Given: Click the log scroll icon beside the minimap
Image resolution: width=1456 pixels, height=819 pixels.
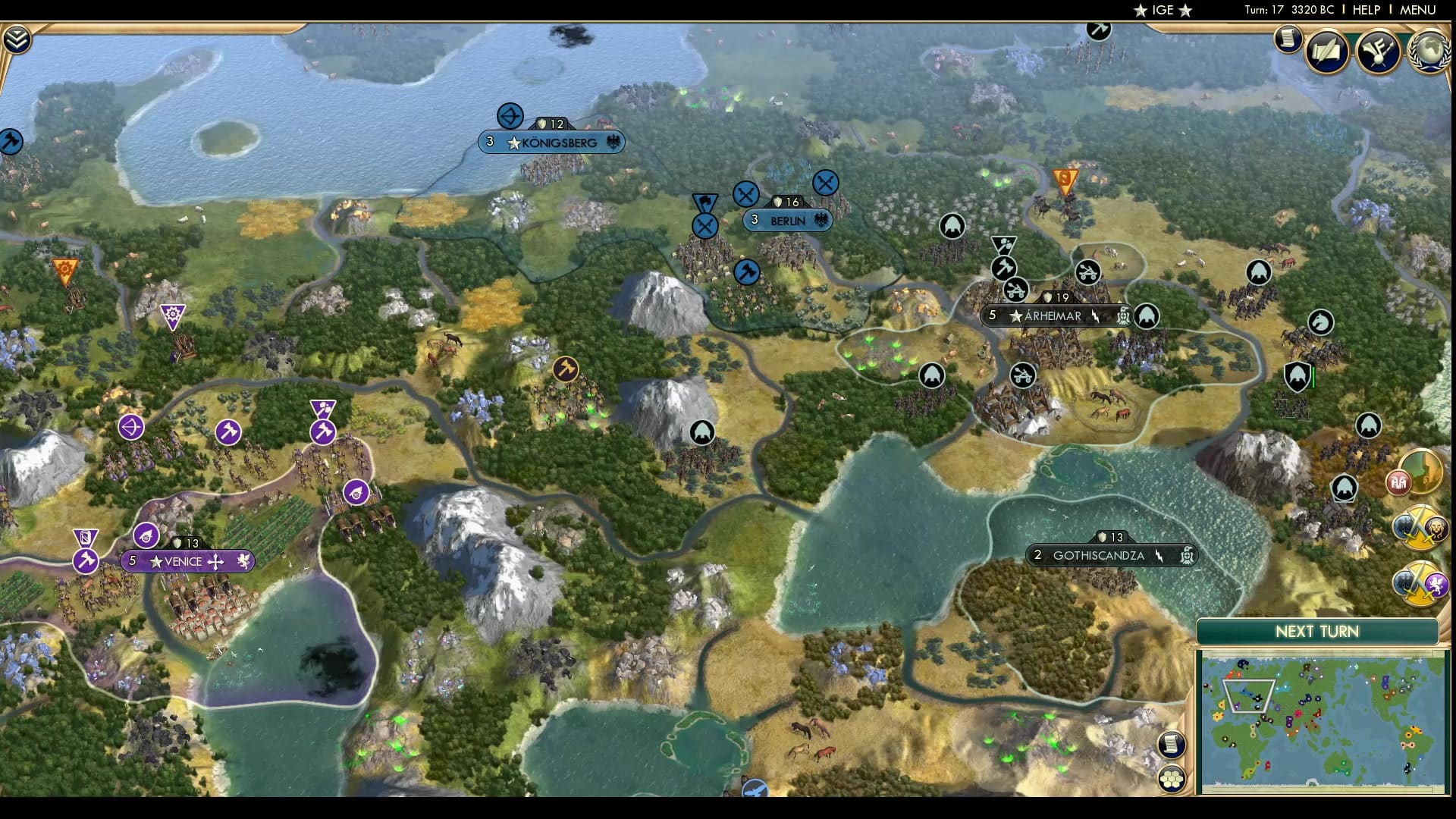Looking at the screenshot, I should 1172,744.
